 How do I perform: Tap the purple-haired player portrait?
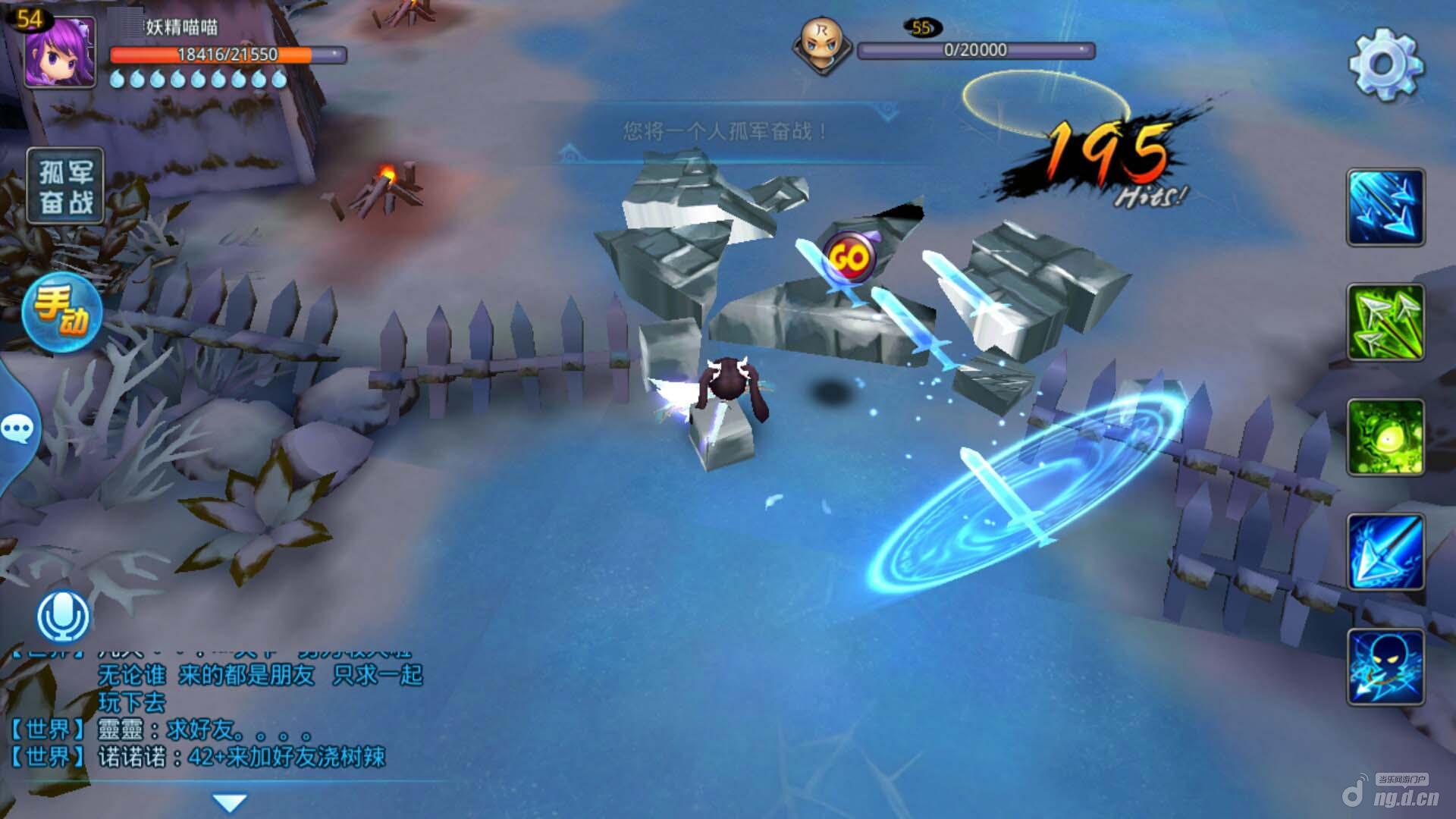[60, 52]
